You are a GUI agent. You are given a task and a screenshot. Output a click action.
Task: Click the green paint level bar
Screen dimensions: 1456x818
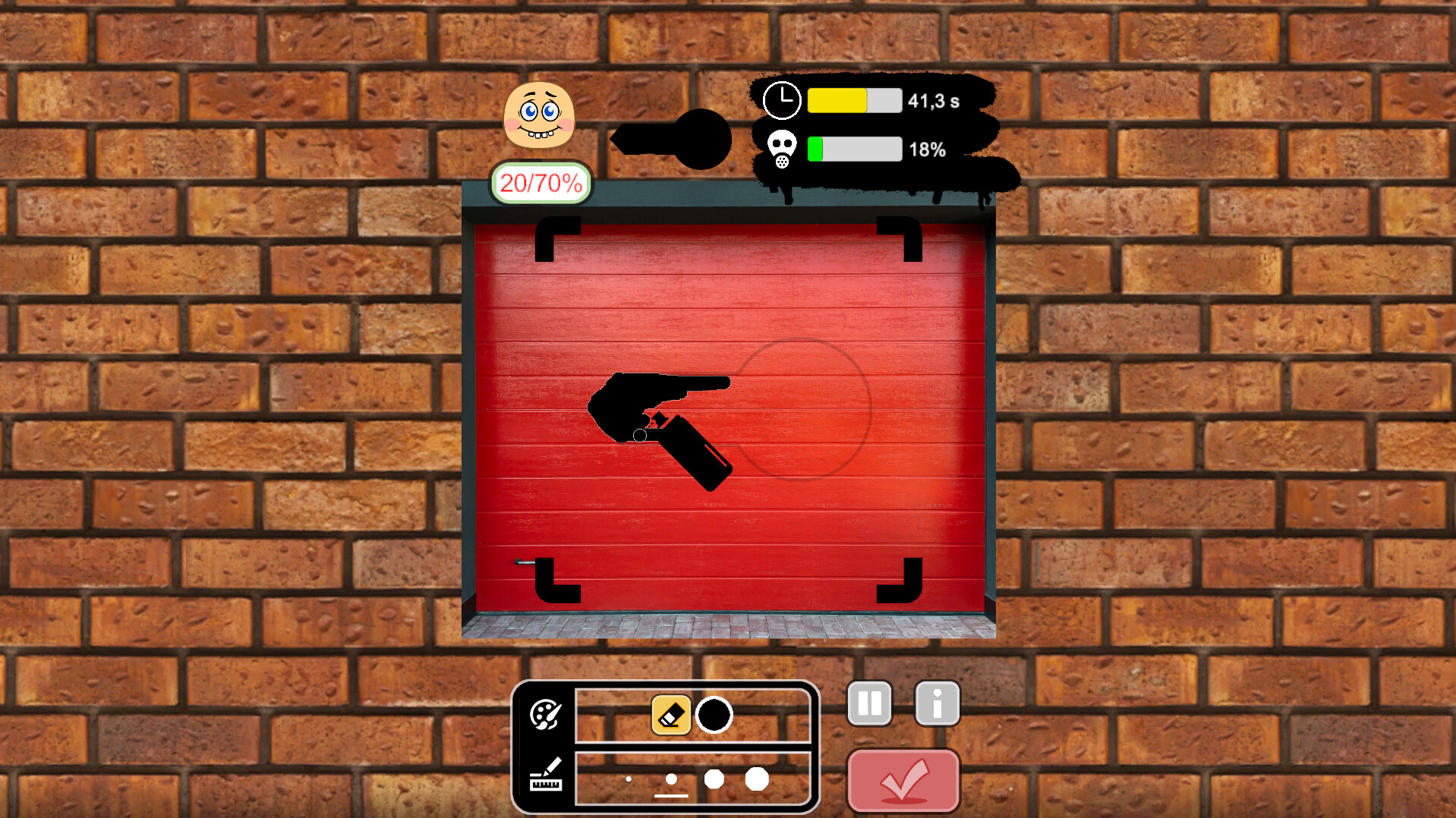click(x=816, y=149)
